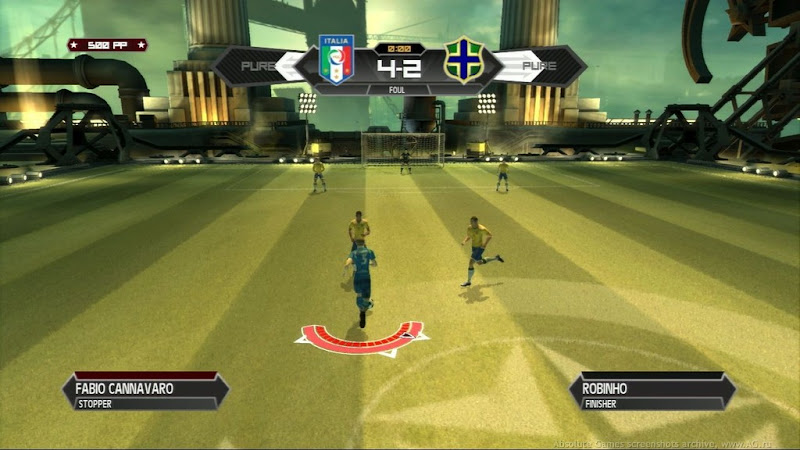
Task: Select the Fabio Cannavaro player panel
Action: point(145,391)
